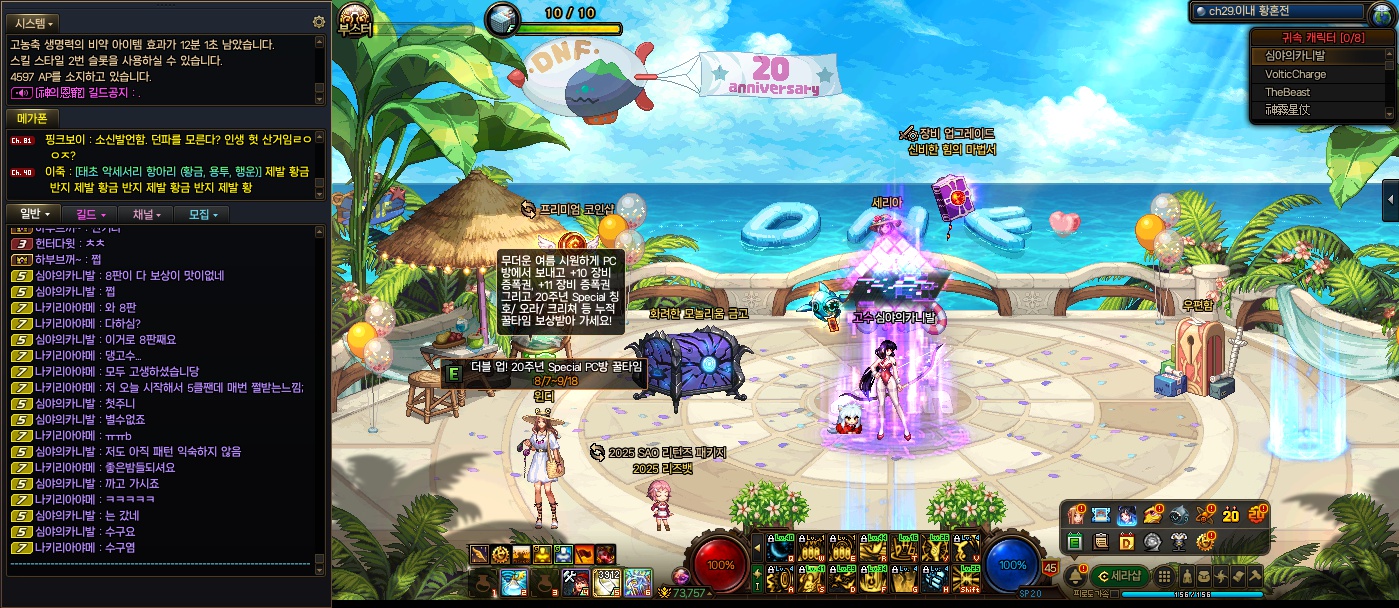Choose TheBeast from the character list
Image resolution: width=1399 pixels, height=608 pixels.
point(1287,92)
